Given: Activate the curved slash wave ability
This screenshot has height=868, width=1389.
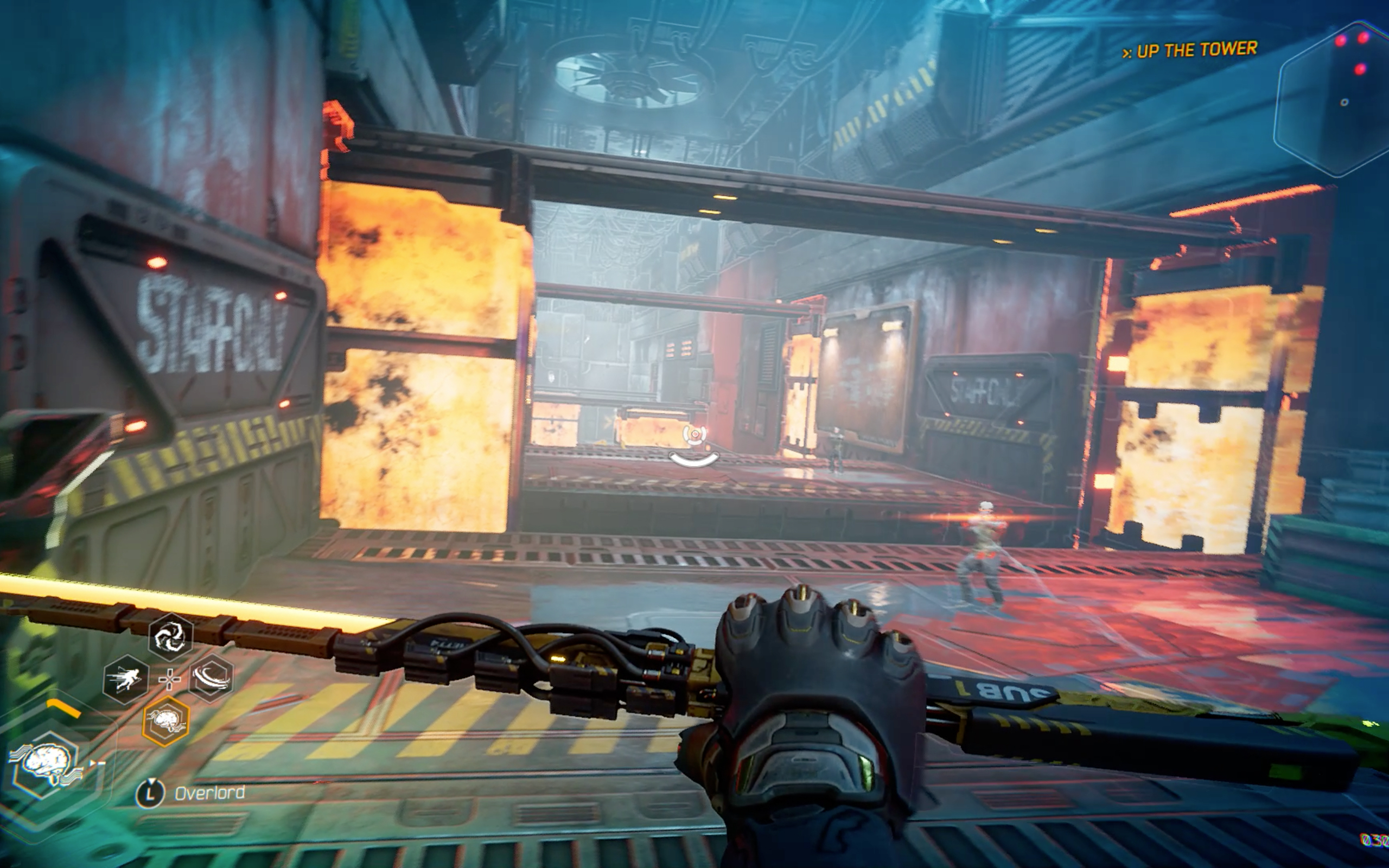Looking at the screenshot, I should pyautogui.click(x=211, y=678).
